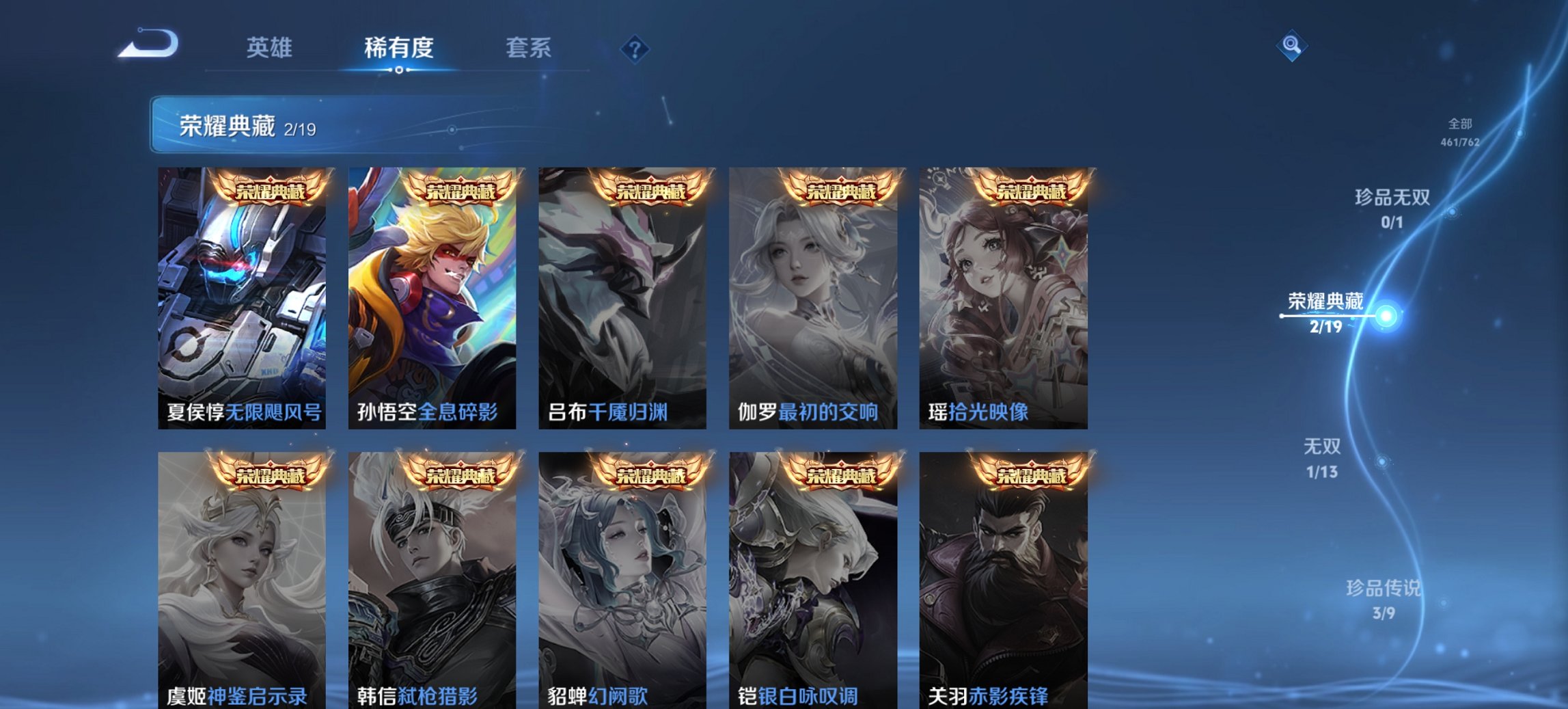Screen dimensions: 1568x709
Task: Click the help question mark icon
Action: [x=634, y=48]
